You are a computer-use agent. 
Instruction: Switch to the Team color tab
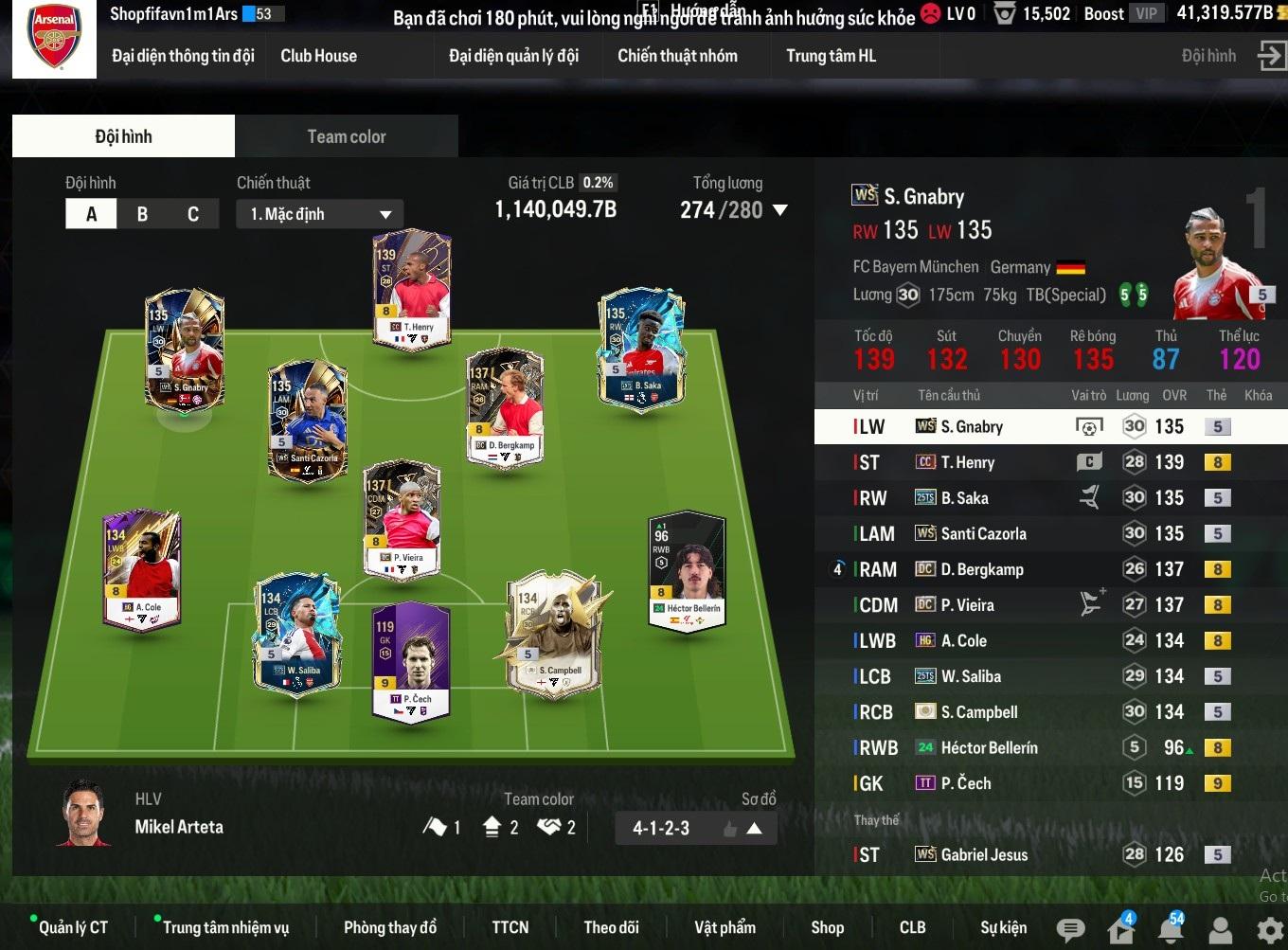click(346, 136)
